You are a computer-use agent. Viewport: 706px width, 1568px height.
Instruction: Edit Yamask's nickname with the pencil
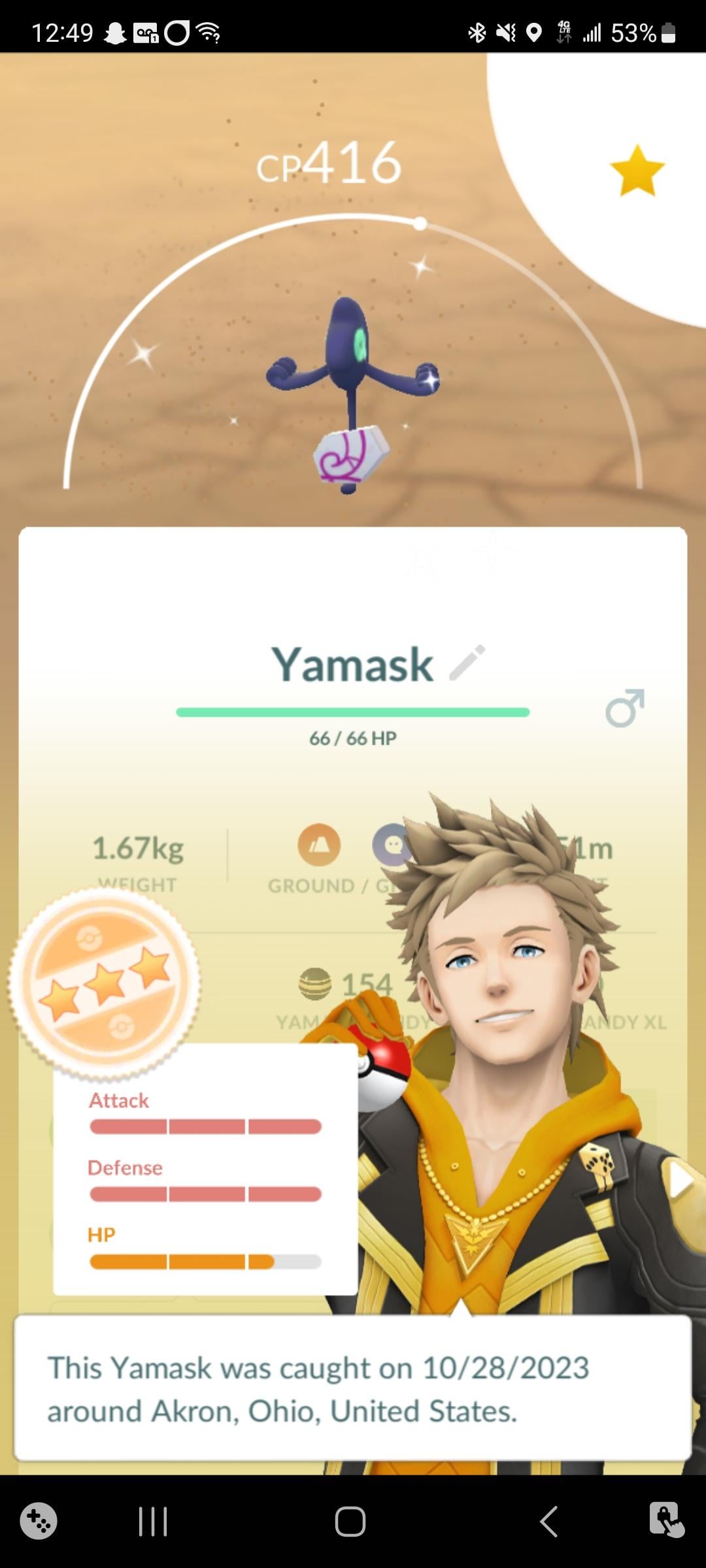[x=467, y=662]
